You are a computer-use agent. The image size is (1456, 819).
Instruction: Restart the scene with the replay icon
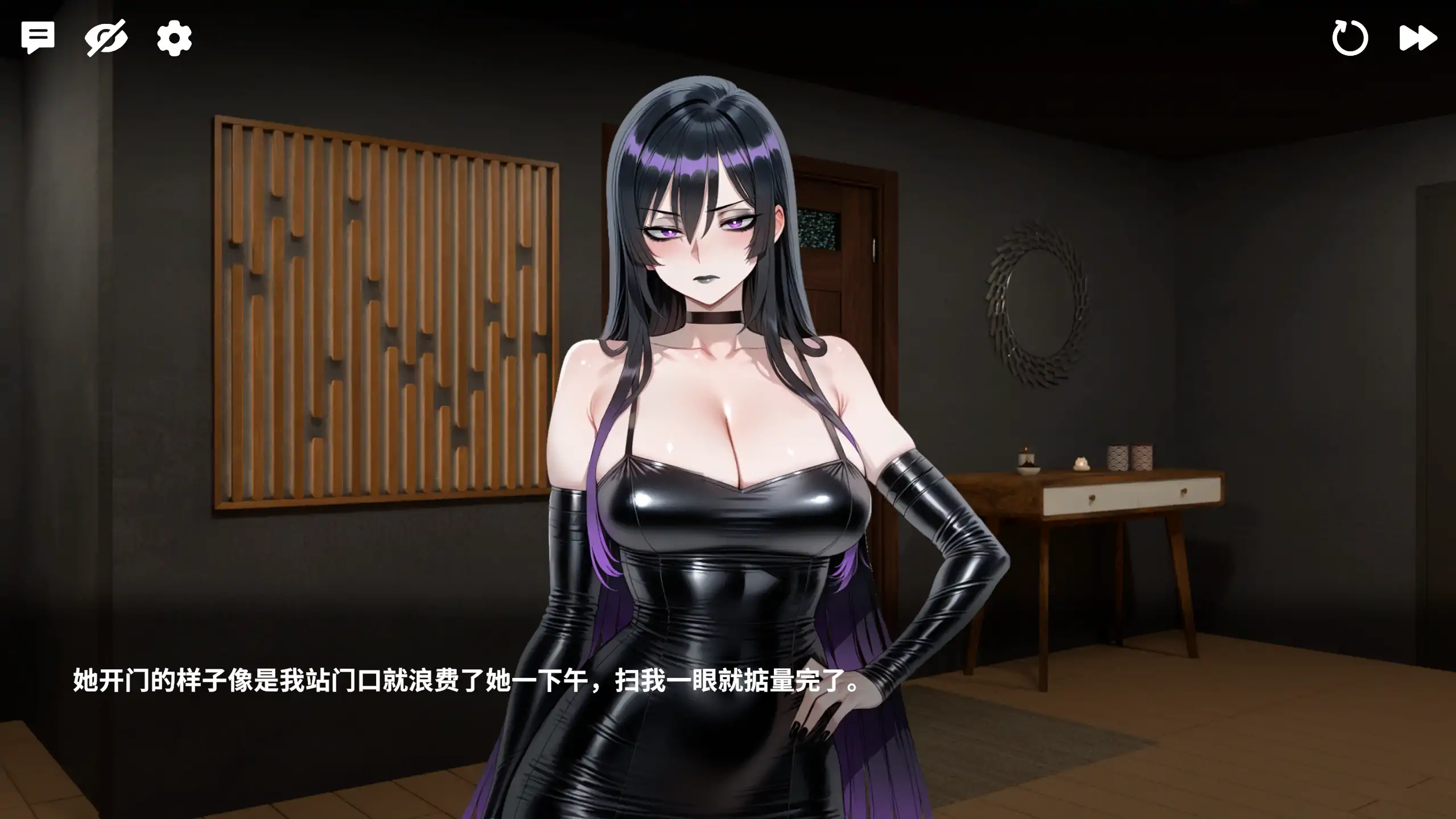point(1350,36)
